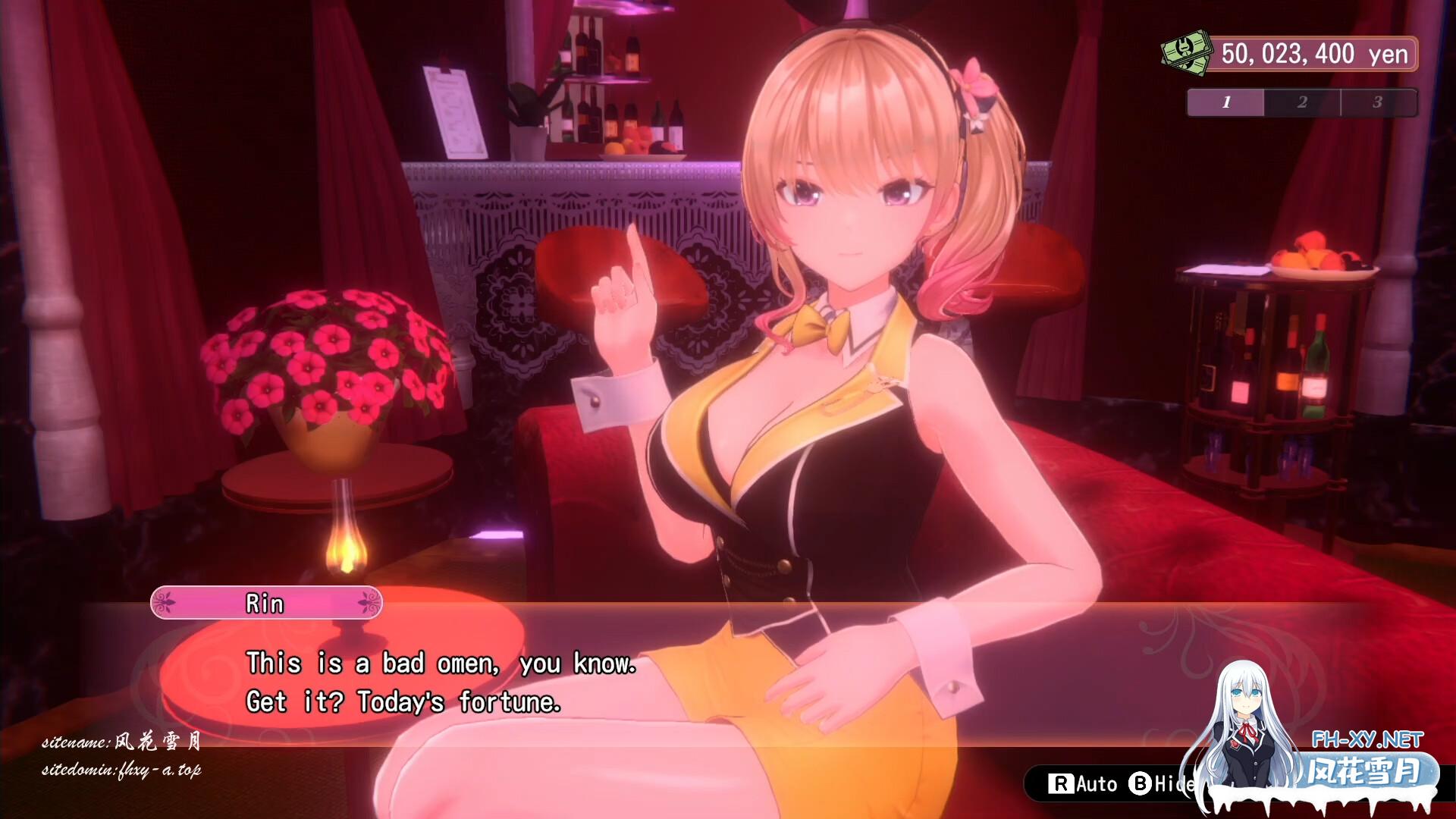Choose the segment numbered 3
This screenshot has height=819, width=1456.
point(1378,102)
